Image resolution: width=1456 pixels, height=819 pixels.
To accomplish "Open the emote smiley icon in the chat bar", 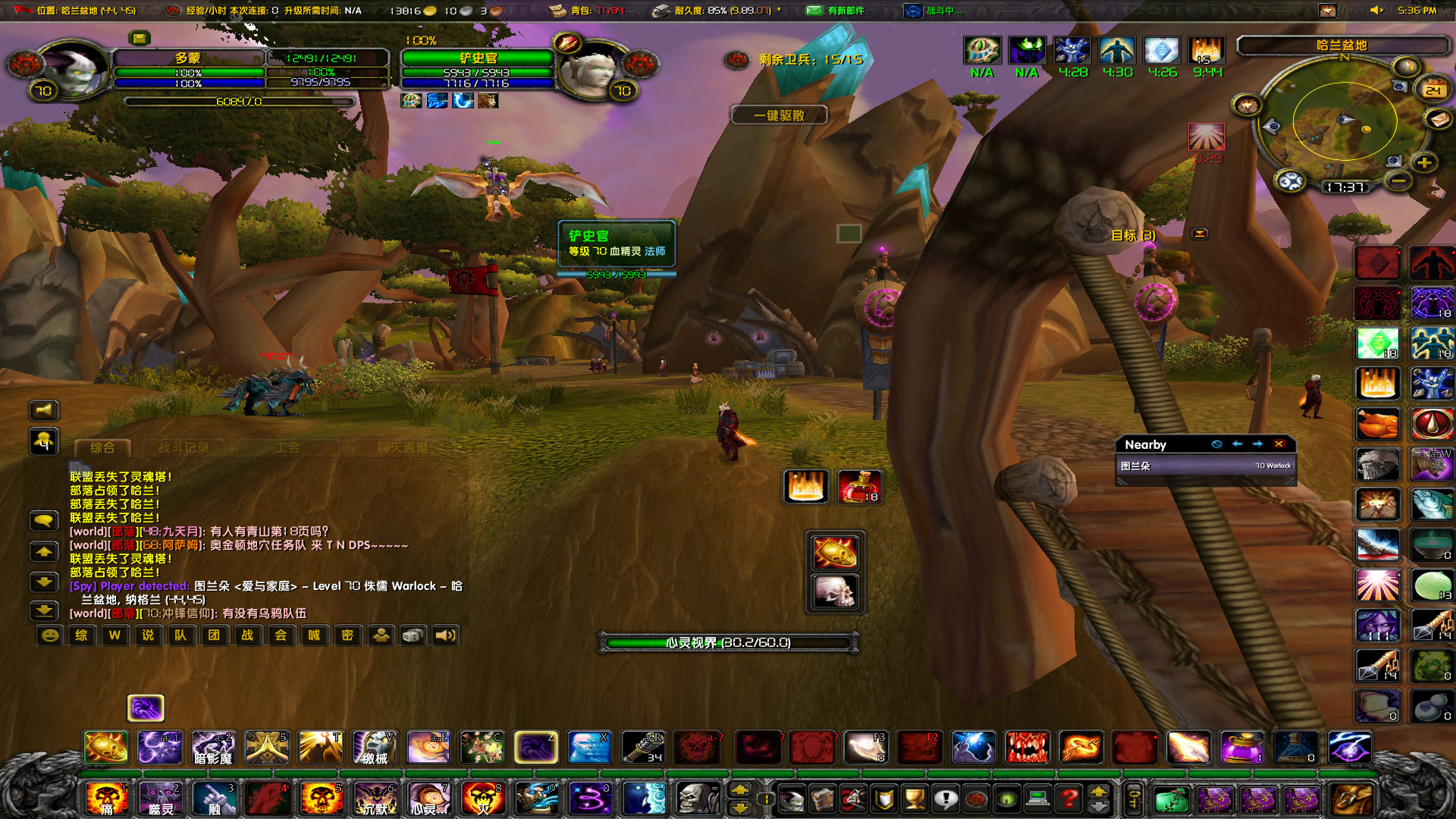I will 49,635.
